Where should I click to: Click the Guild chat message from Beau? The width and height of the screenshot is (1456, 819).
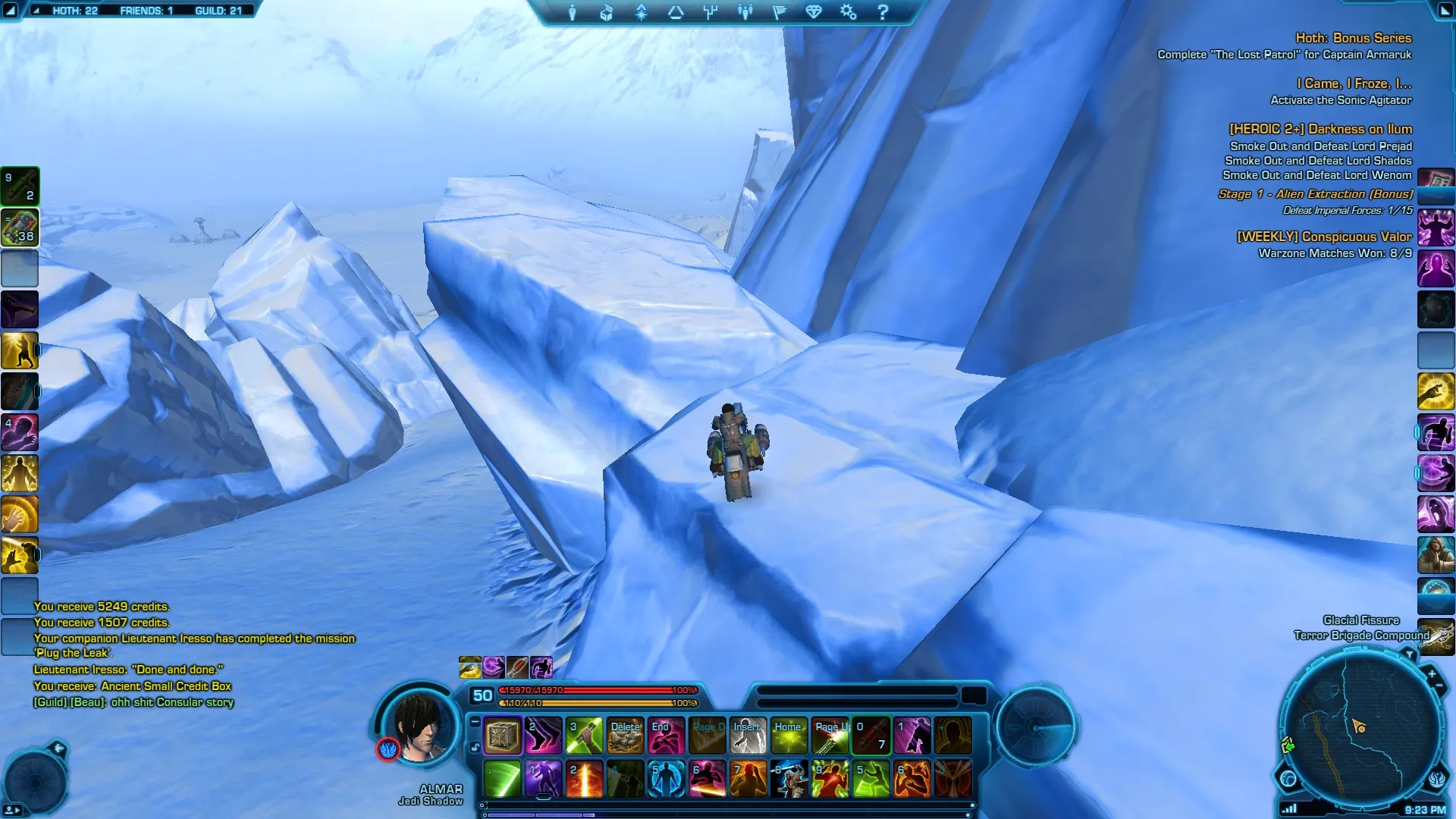(x=133, y=702)
